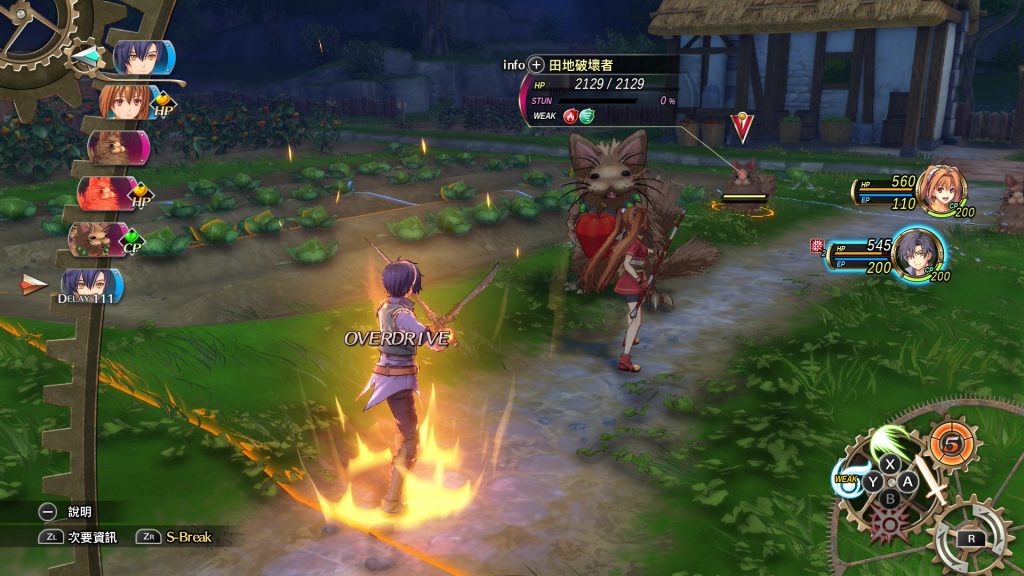Pick the cat turn portrait with CP bonus

tap(98, 239)
